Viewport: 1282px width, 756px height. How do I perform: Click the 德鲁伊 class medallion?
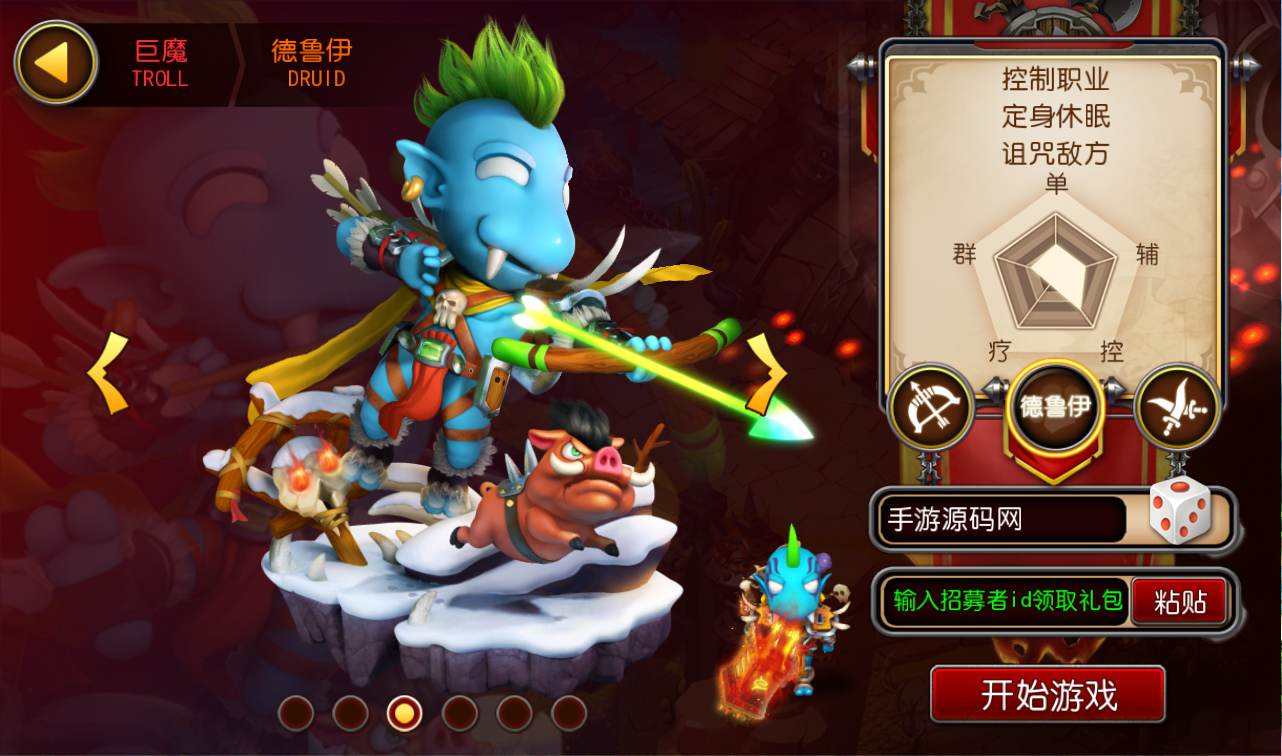1053,407
